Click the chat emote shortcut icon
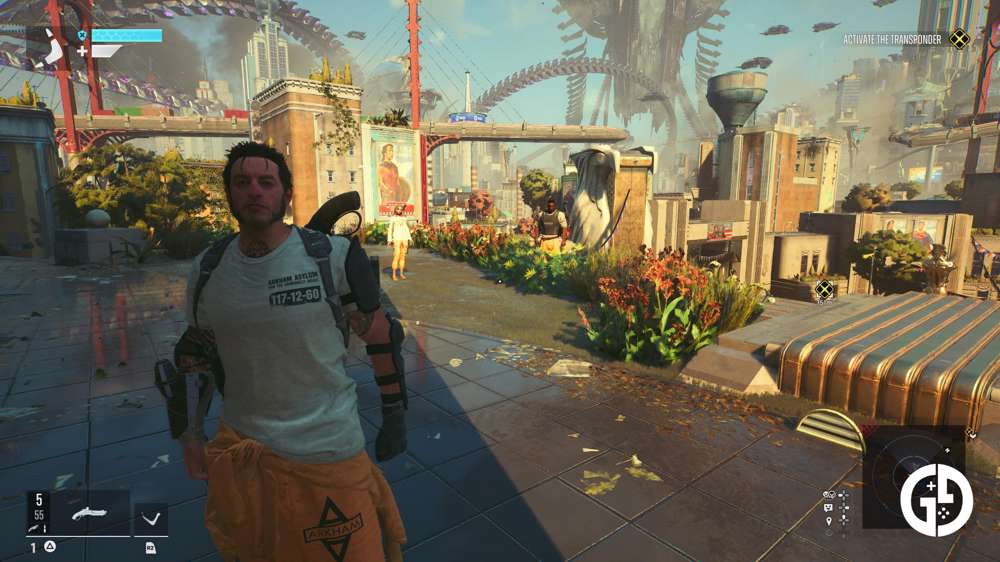This screenshot has height=562, width=1000. click(829, 508)
